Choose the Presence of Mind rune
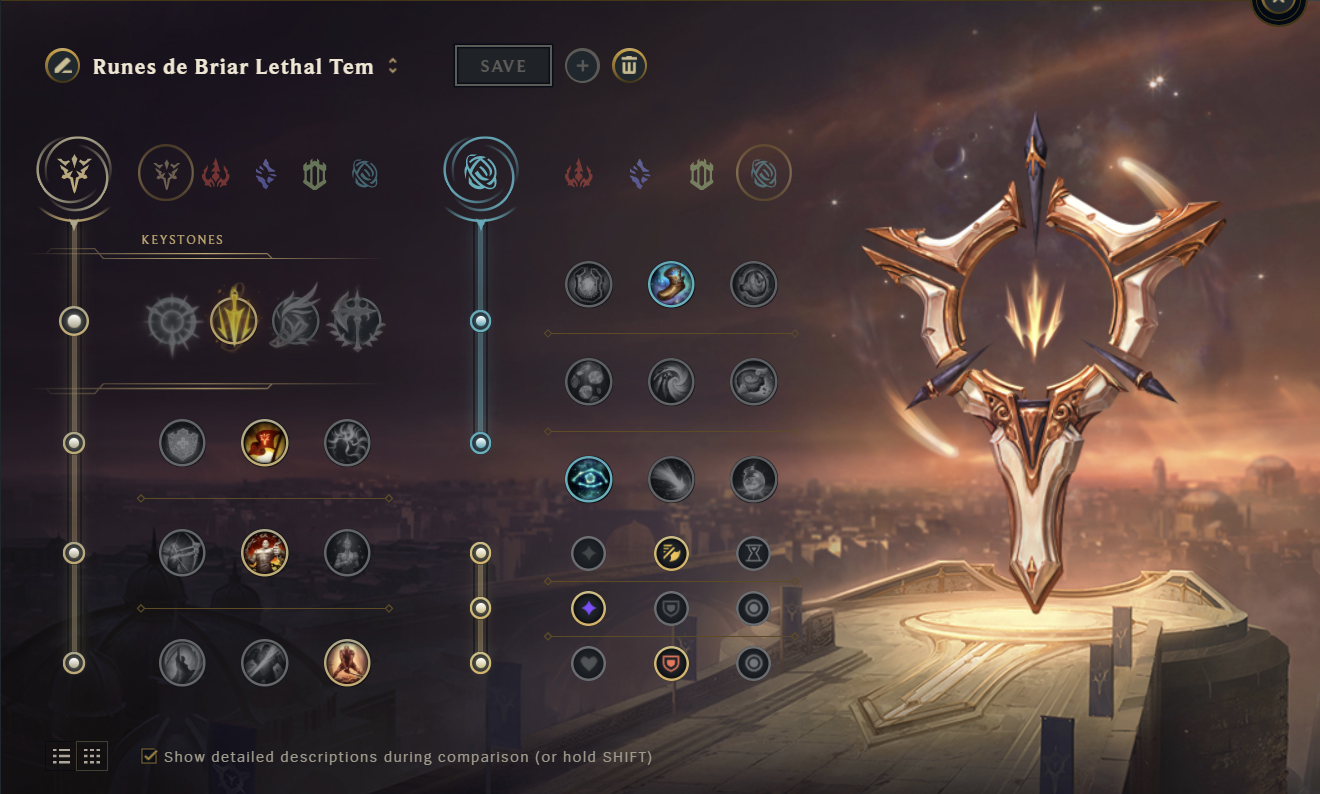 click(347, 443)
